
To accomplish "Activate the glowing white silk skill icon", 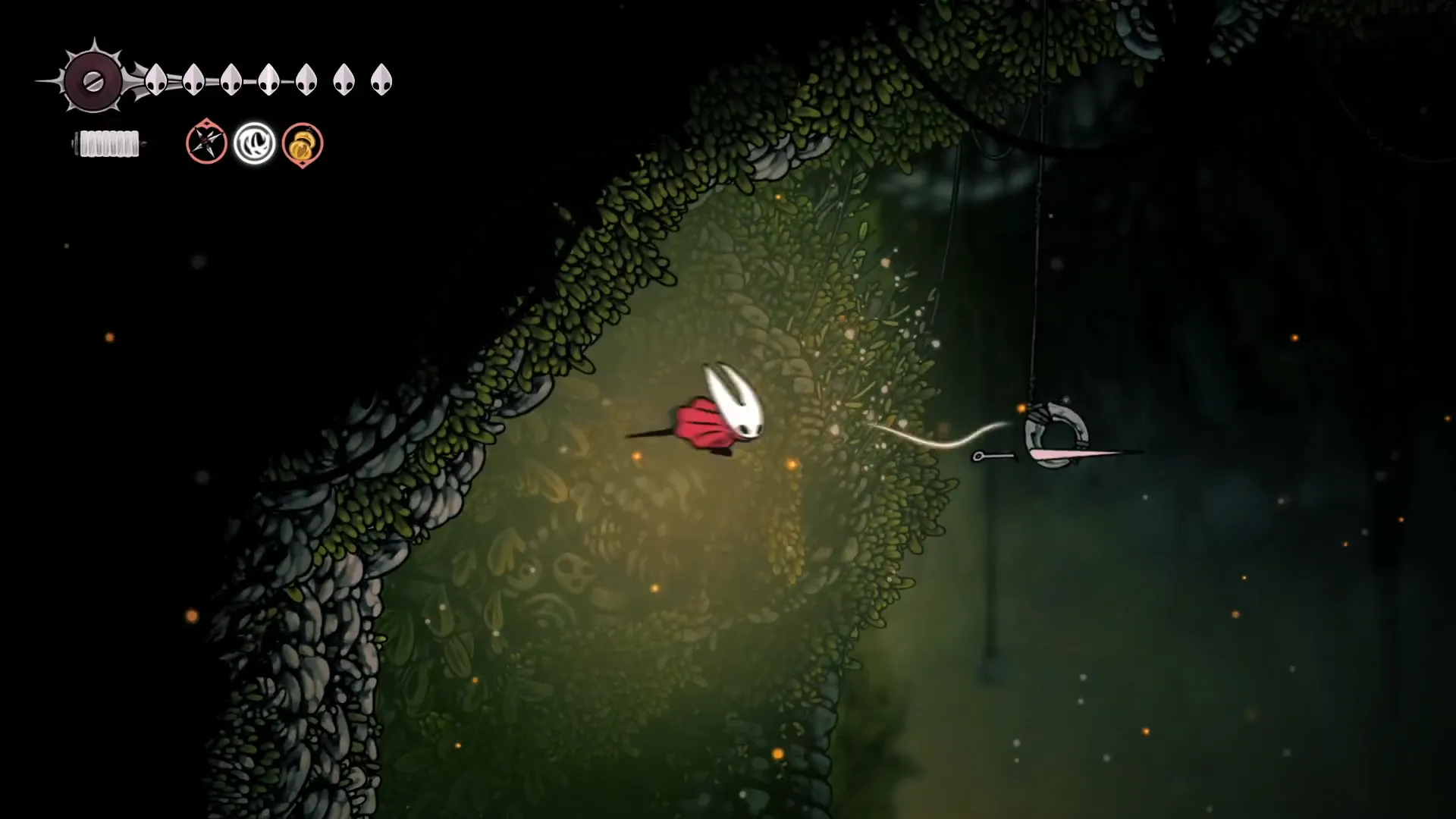I will [254, 143].
